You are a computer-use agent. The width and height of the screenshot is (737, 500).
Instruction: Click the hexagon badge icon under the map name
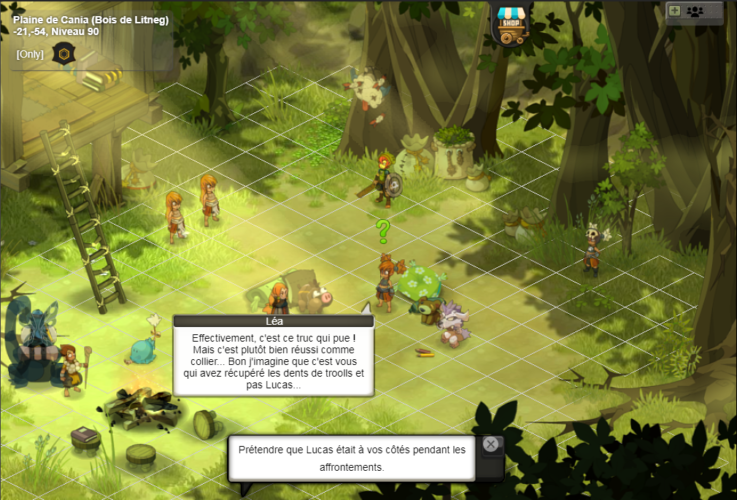click(63, 54)
